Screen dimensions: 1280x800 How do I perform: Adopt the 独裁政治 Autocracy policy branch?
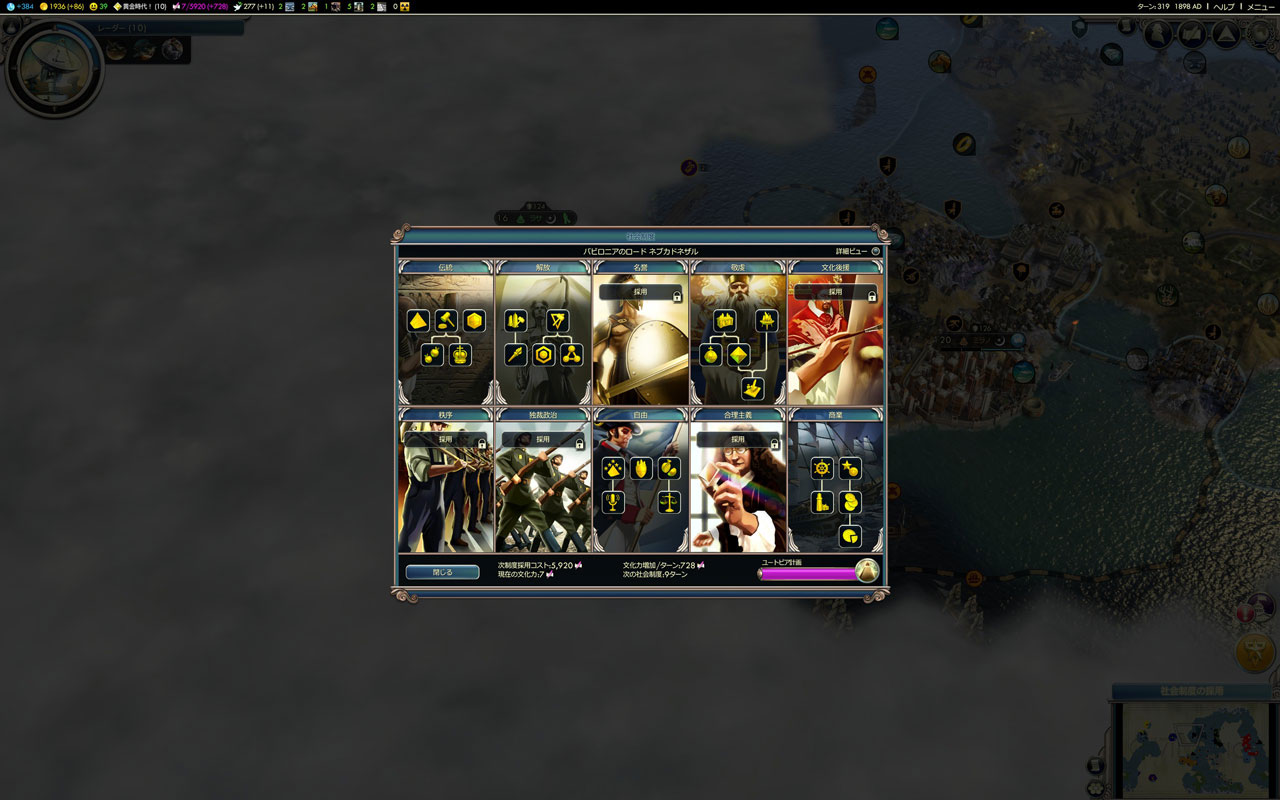542,439
